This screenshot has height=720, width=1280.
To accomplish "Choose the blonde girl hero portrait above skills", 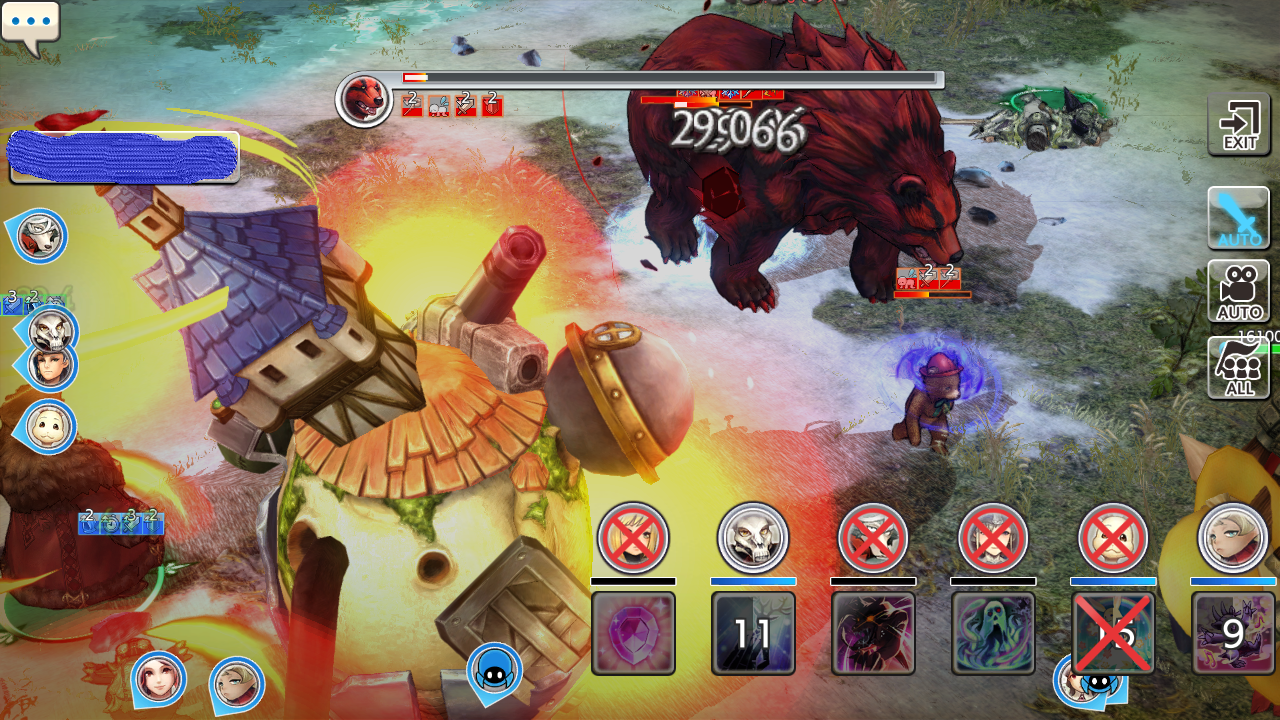I will pos(1233,538).
